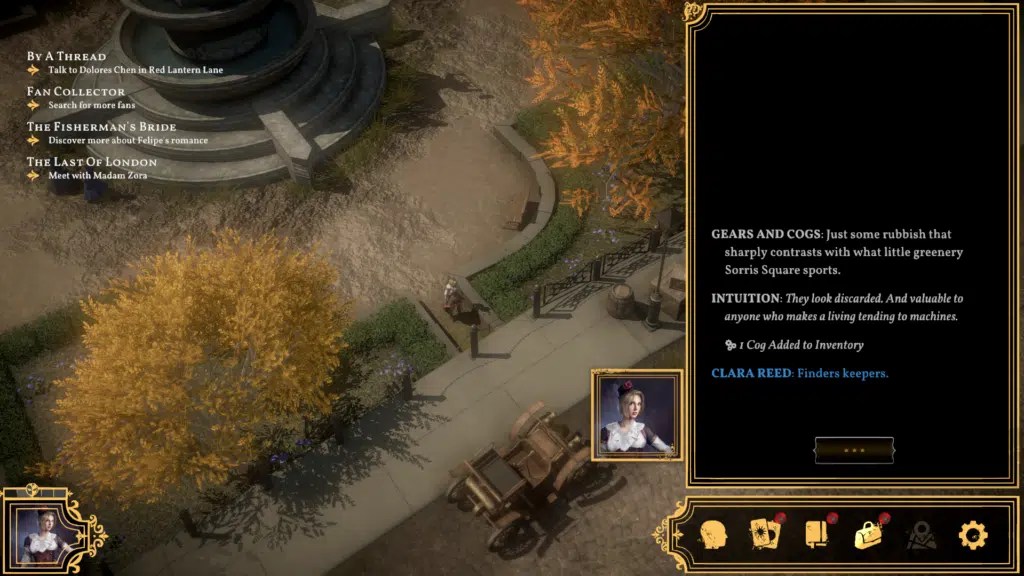Select the Fan Collector quest entry

(76, 92)
